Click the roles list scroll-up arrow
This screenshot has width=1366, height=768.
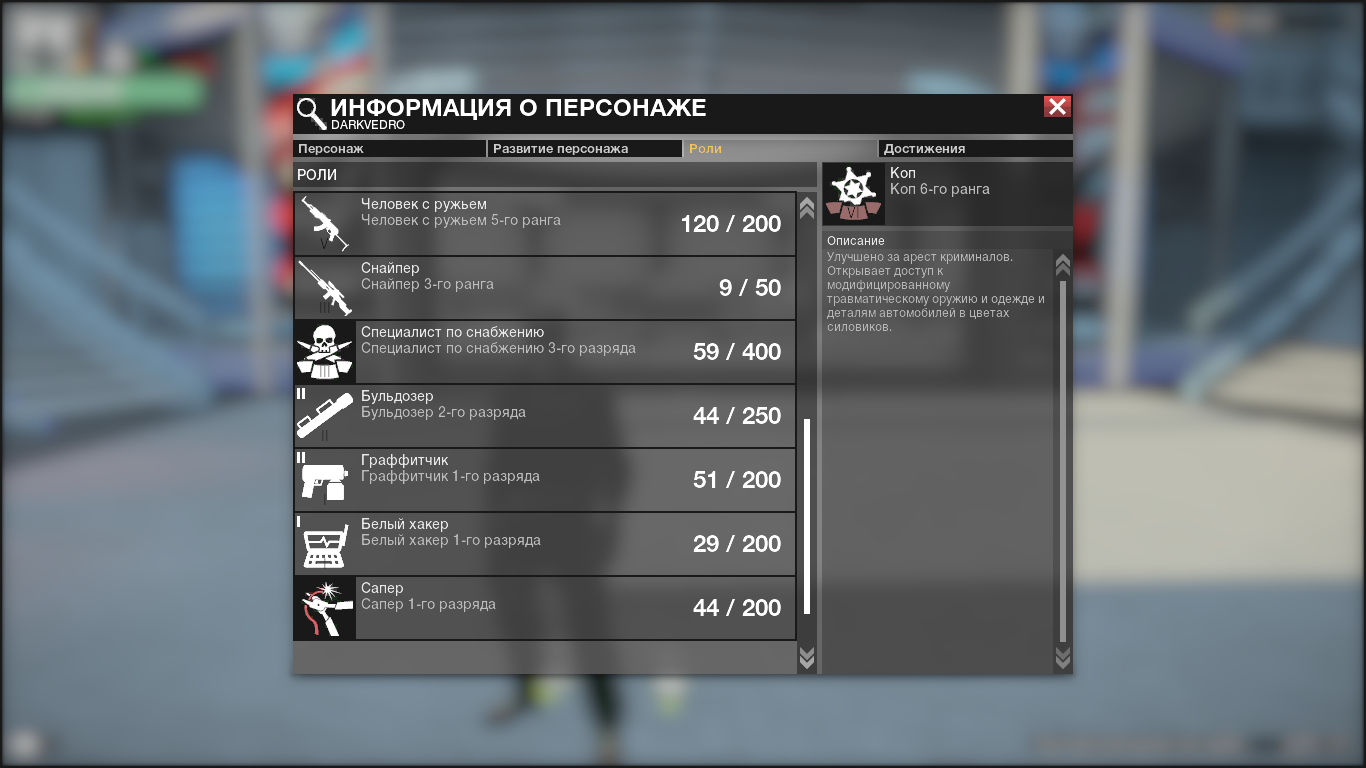[807, 208]
